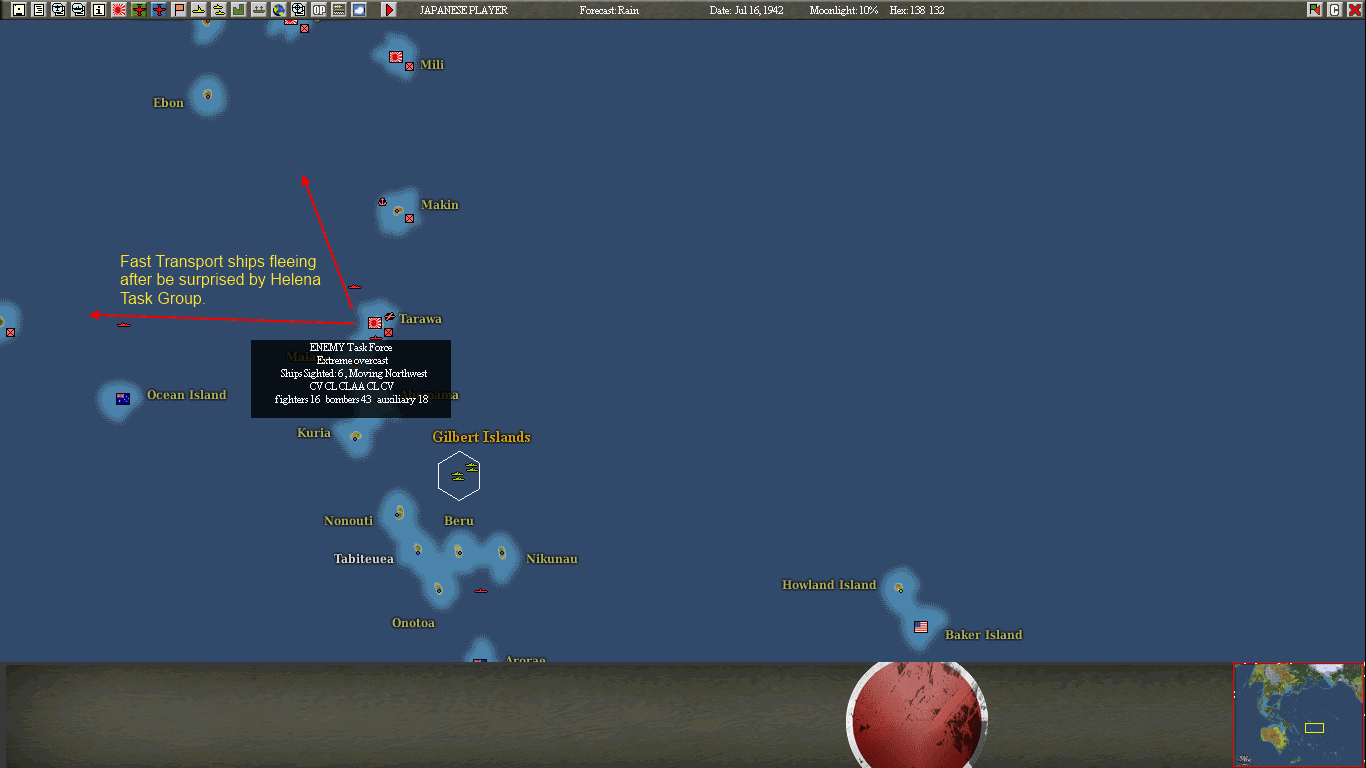
Task: Click the red X exit button
Action: (x=1355, y=9)
